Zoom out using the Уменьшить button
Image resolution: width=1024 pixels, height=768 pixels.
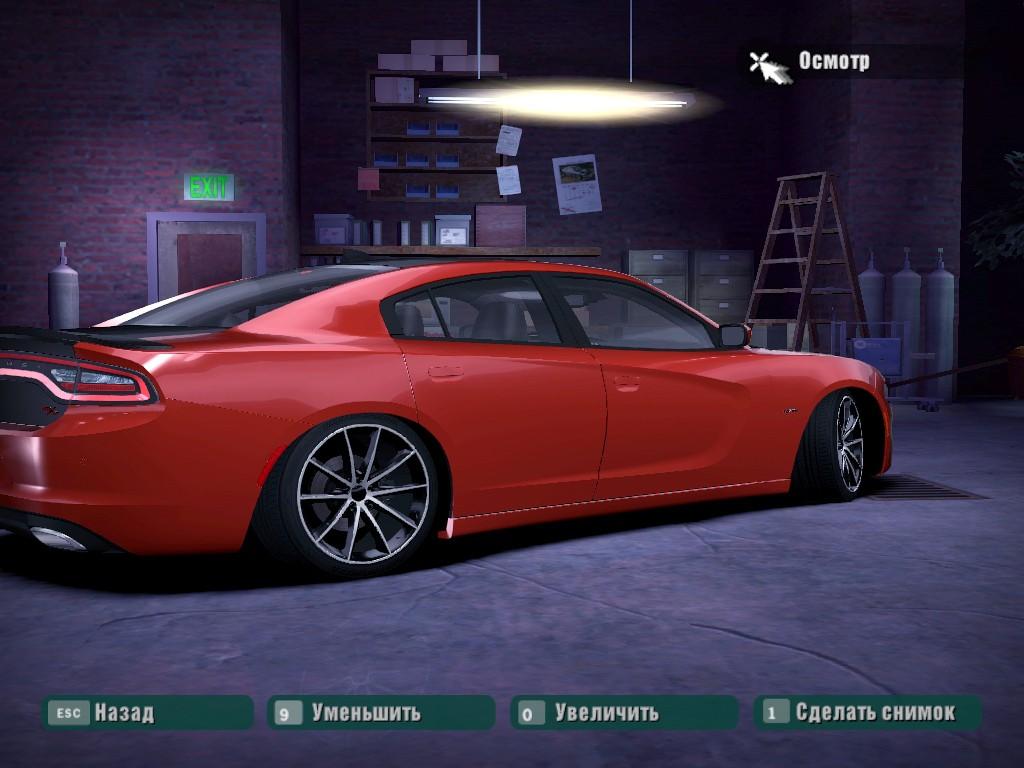(380, 713)
